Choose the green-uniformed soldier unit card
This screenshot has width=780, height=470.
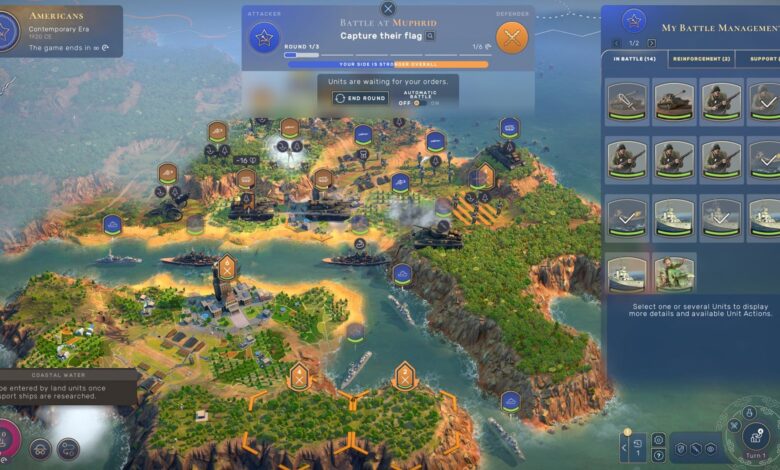pyautogui.click(x=675, y=273)
